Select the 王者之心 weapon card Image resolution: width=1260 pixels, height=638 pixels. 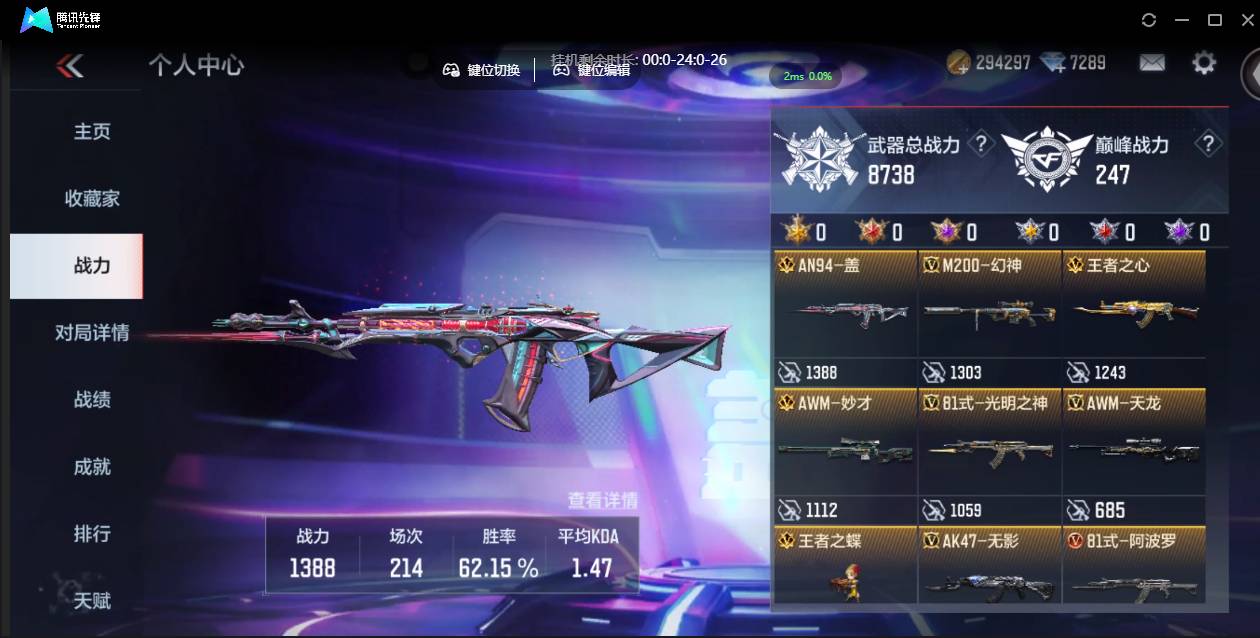point(1133,317)
